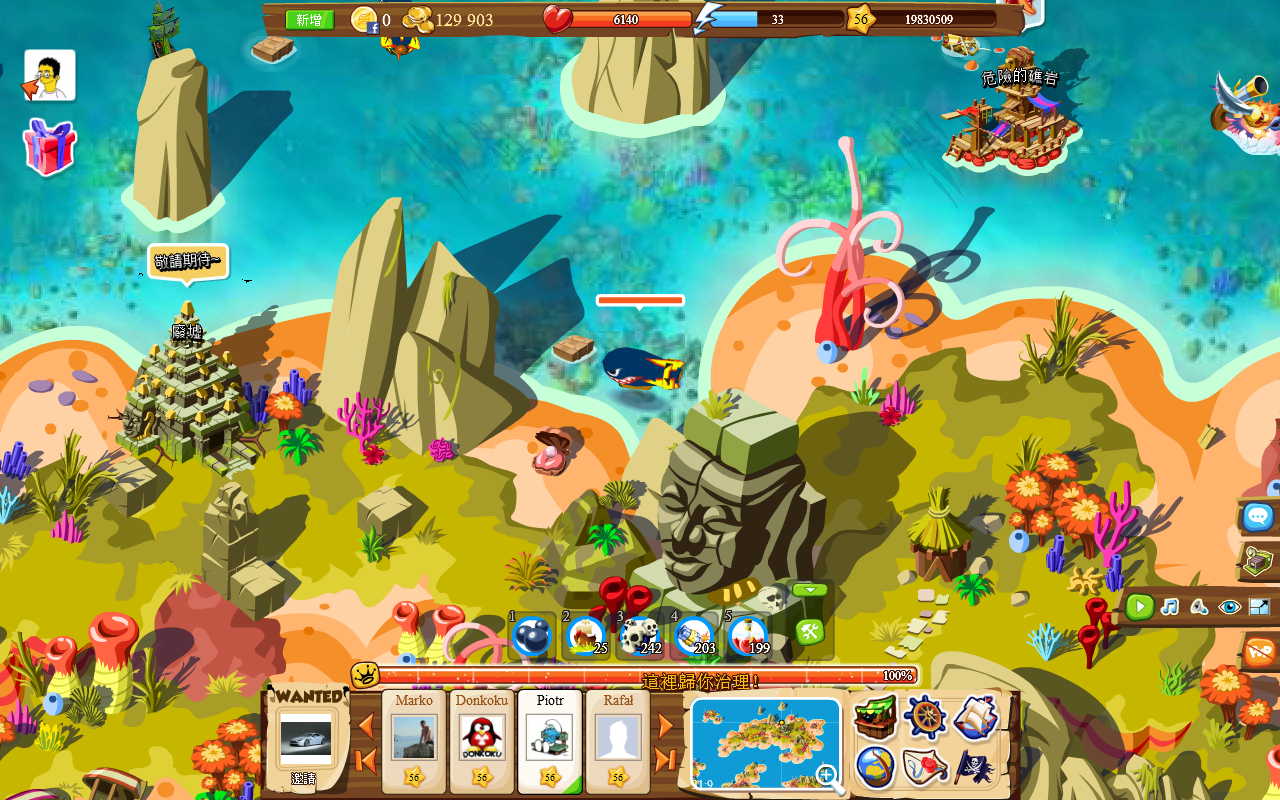Viewport: 1280px width, 800px height.
Task: Click the green 新增 button
Action: point(309,20)
